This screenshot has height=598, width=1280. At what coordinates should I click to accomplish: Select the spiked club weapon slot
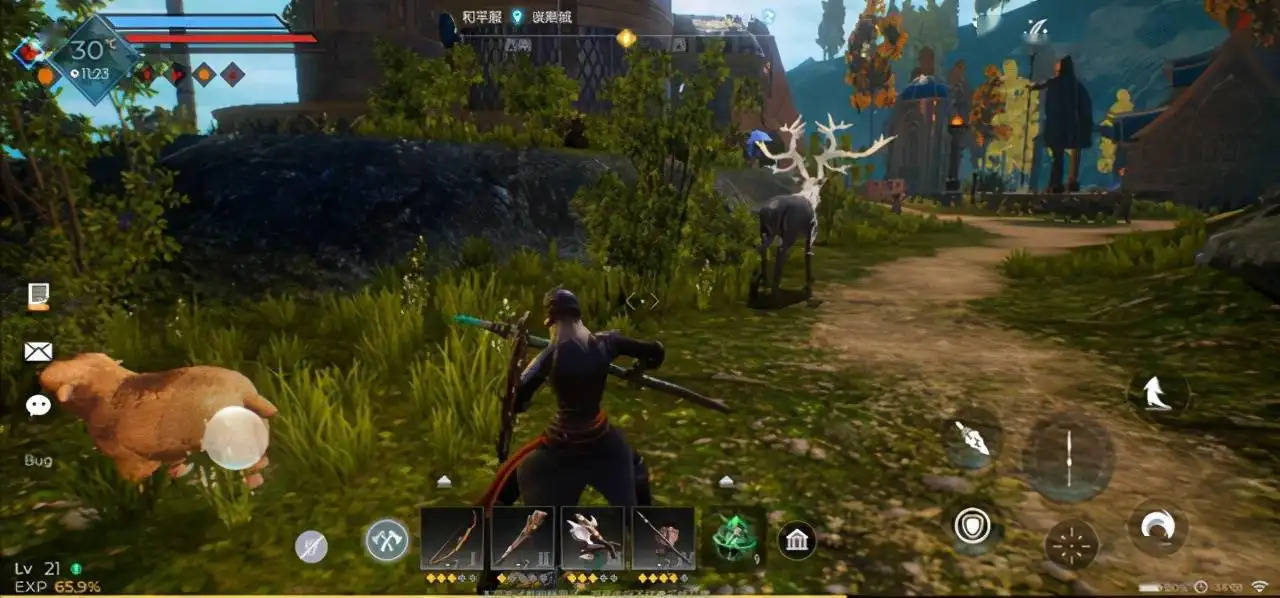[522, 538]
